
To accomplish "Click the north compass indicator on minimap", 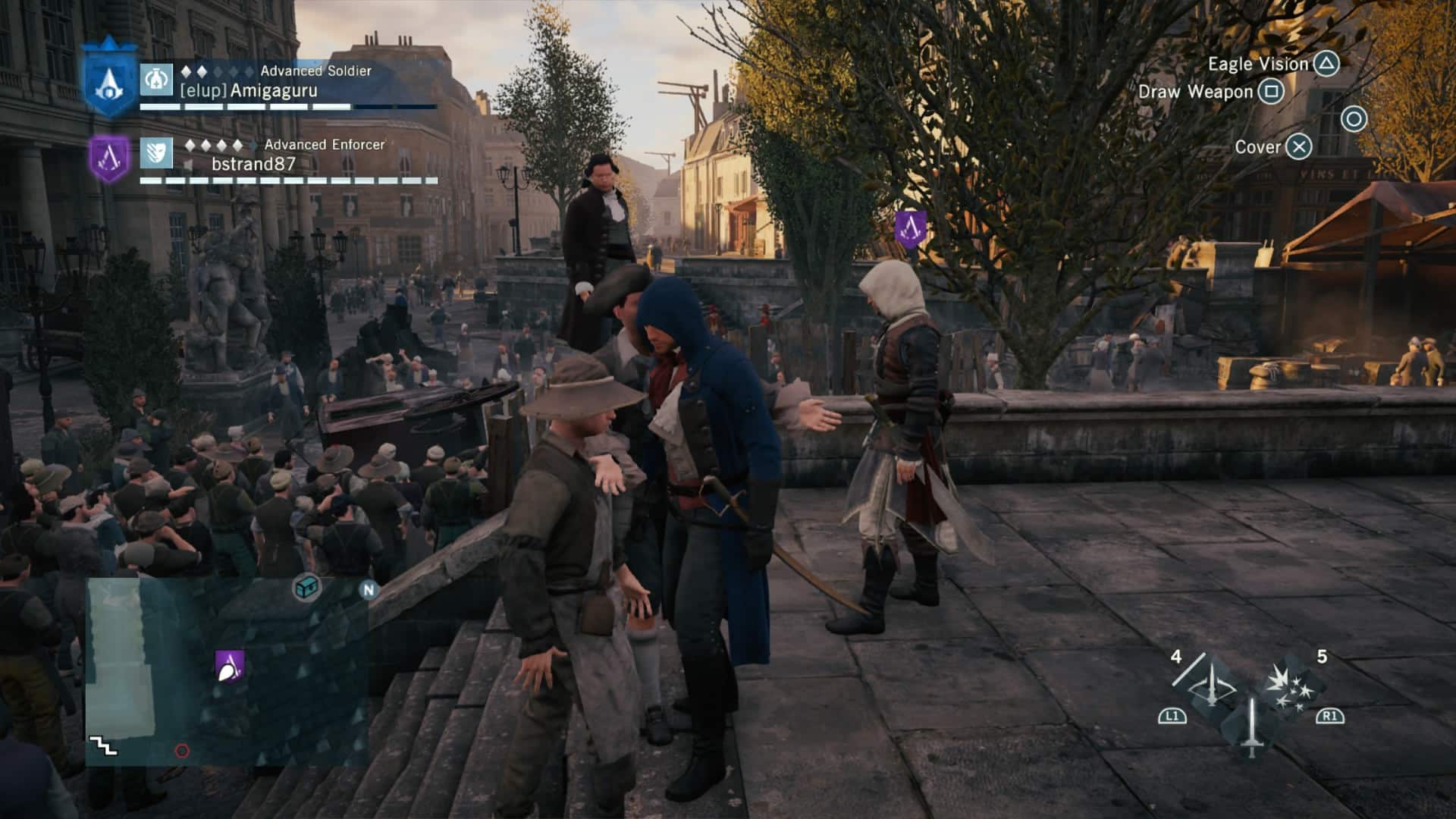I will [x=369, y=590].
